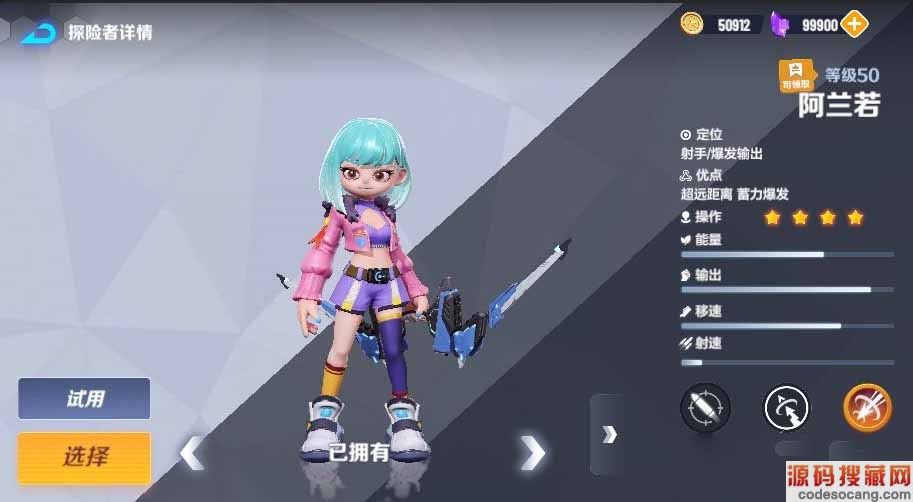This screenshot has width=913, height=502.
Task: View the bullet crosshair skill icon
Action: coord(705,408)
